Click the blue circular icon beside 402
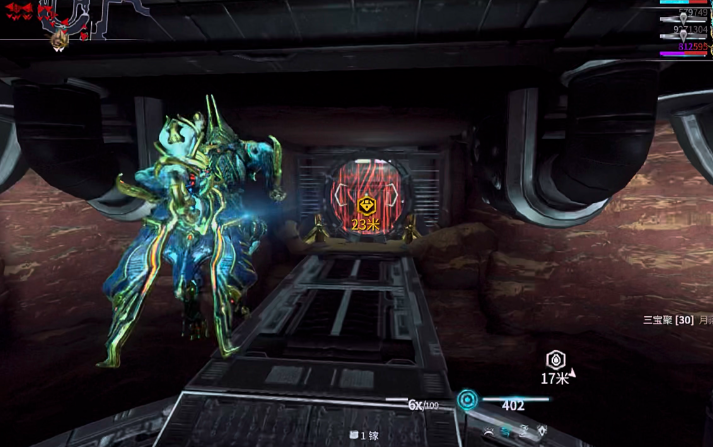 [467, 401]
